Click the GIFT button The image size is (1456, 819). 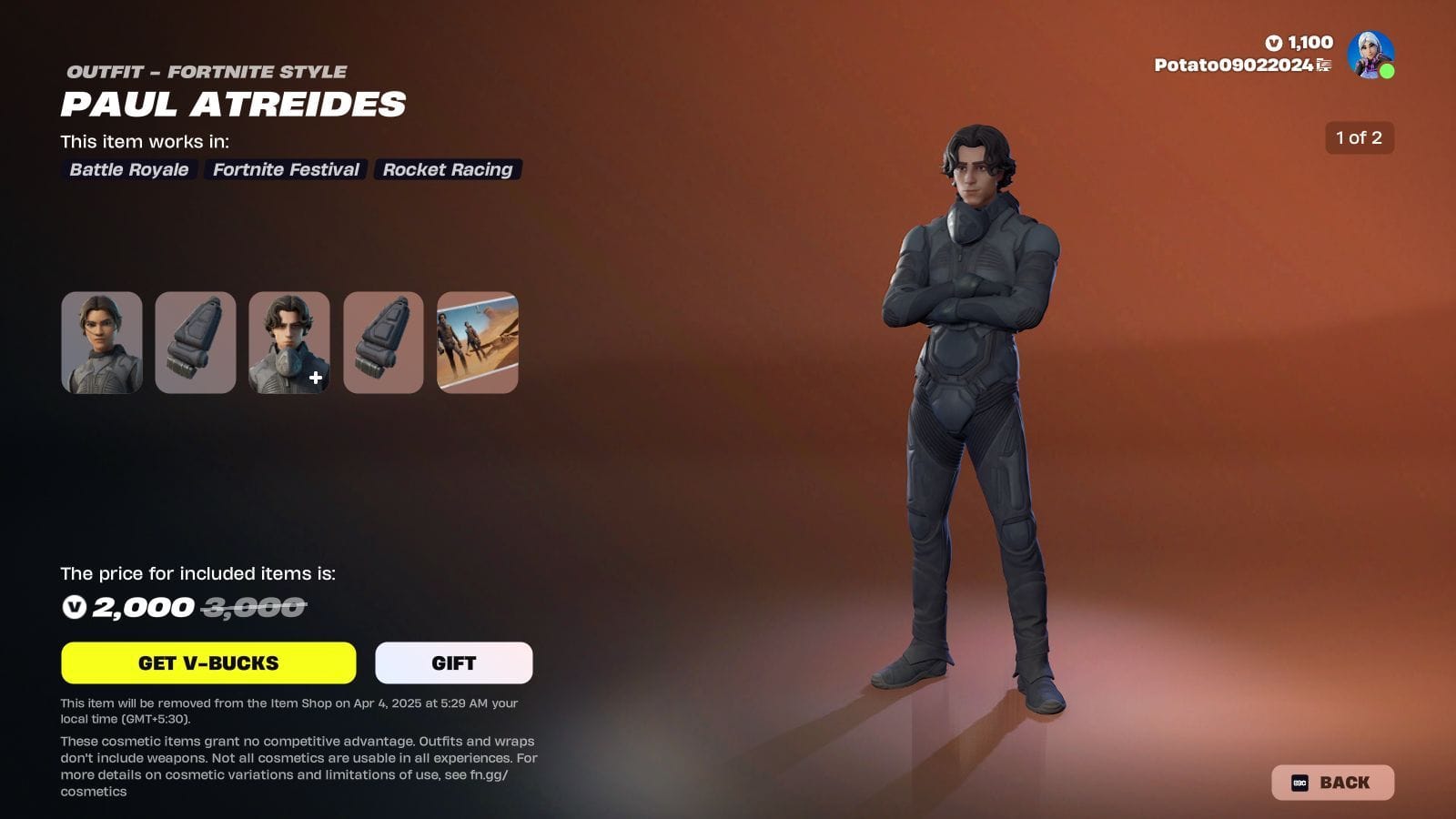[453, 662]
